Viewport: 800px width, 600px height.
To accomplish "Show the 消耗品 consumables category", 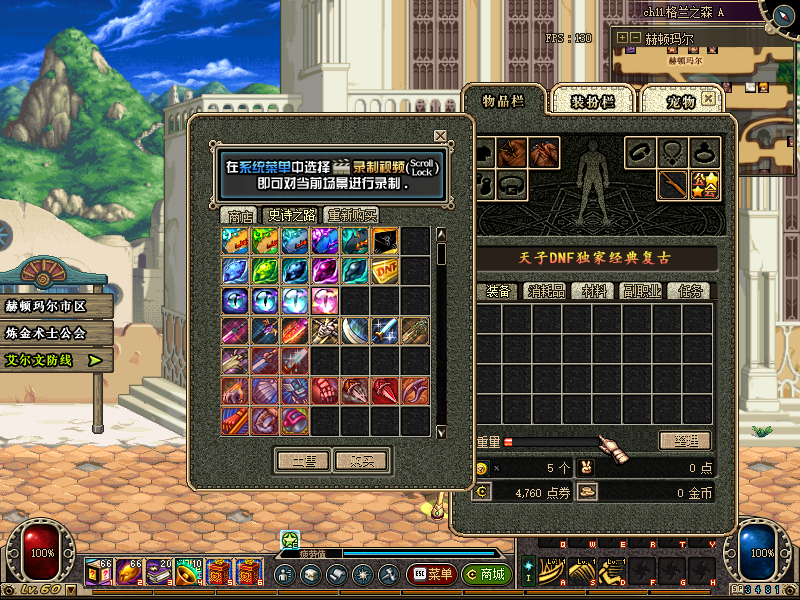I will (x=547, y=291).
